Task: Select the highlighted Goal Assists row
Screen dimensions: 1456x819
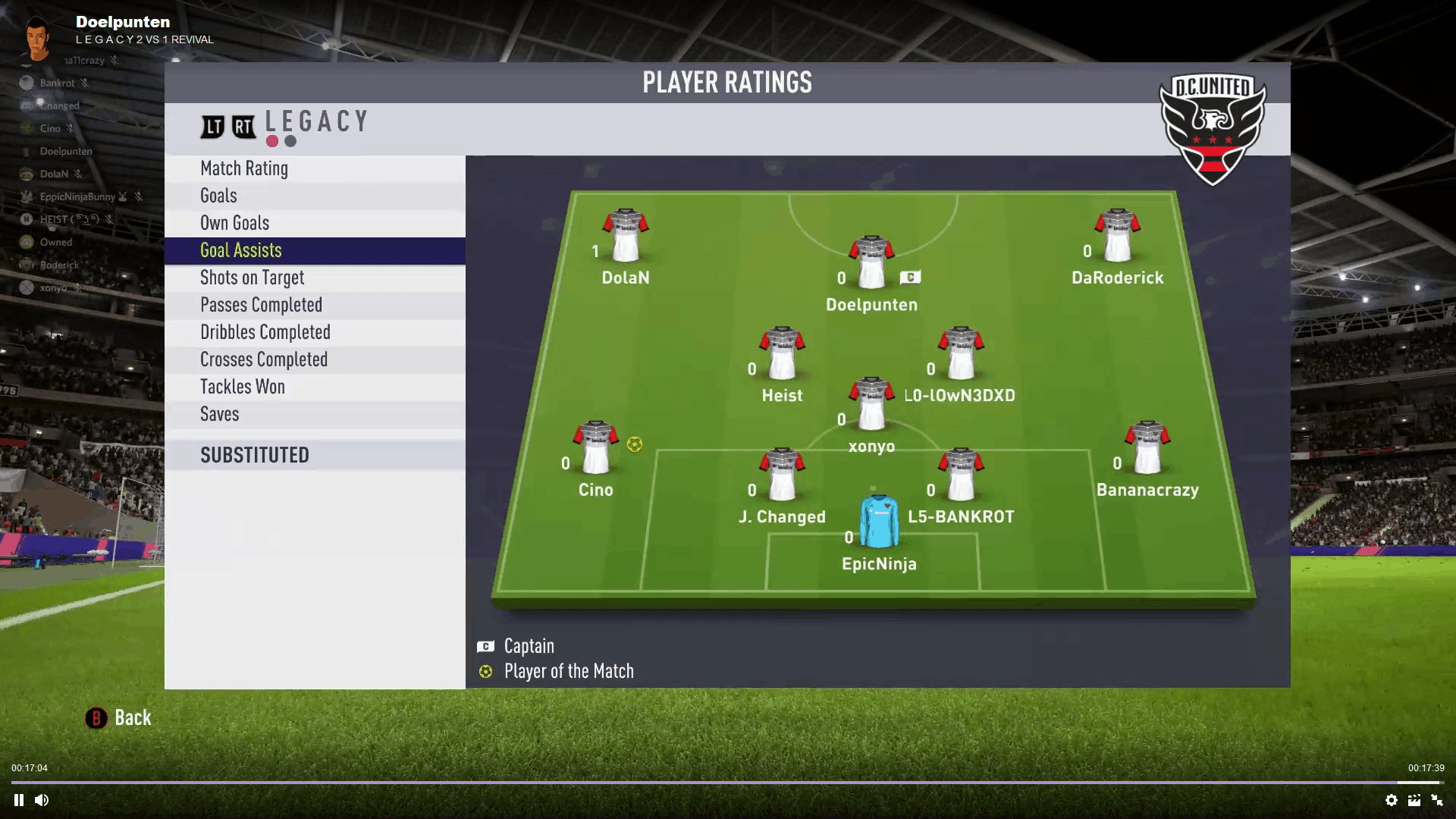Action: [241, 250]
